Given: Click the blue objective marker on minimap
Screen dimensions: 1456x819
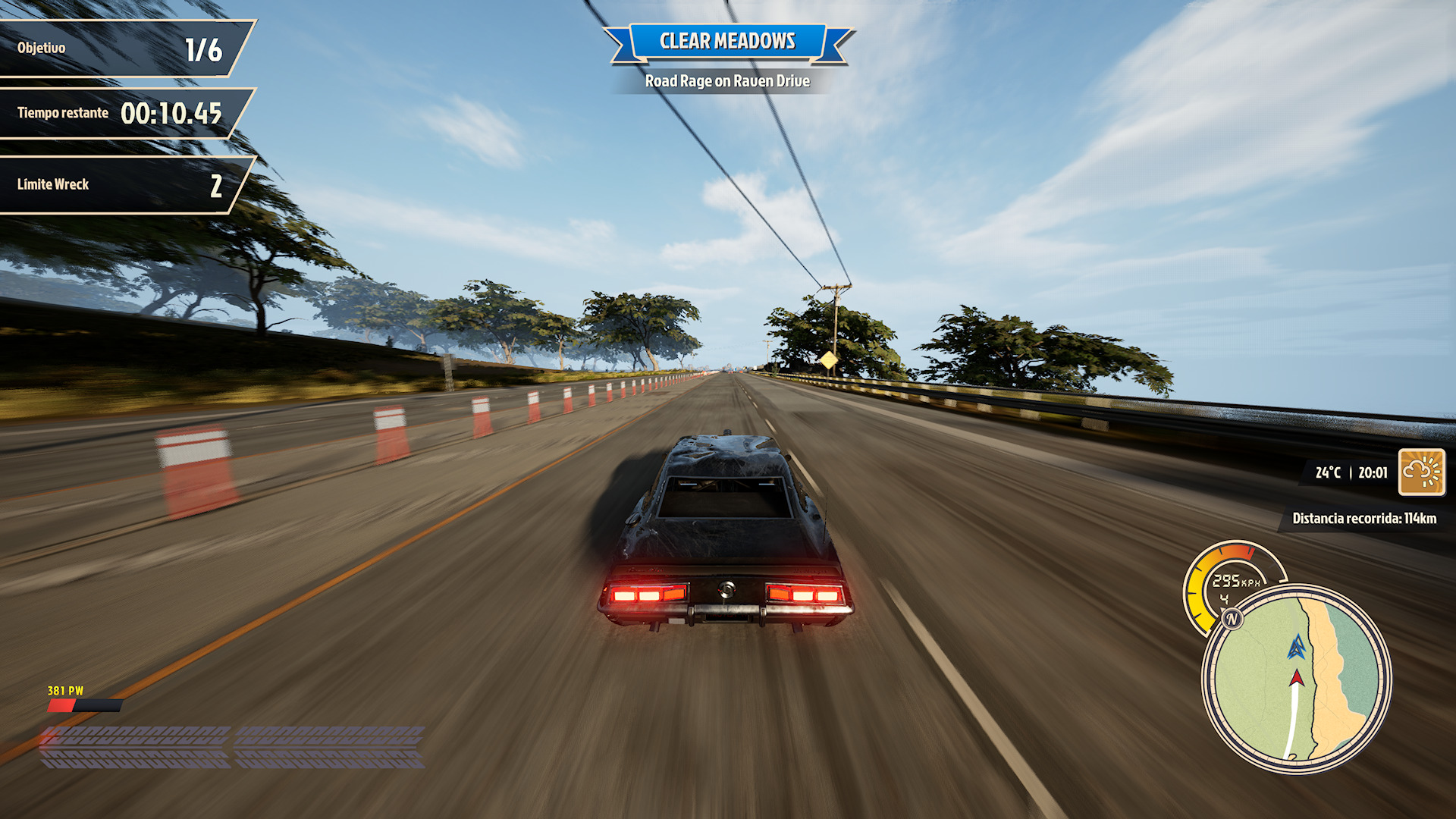Looking at the screenshot, I should point(1297,647).
